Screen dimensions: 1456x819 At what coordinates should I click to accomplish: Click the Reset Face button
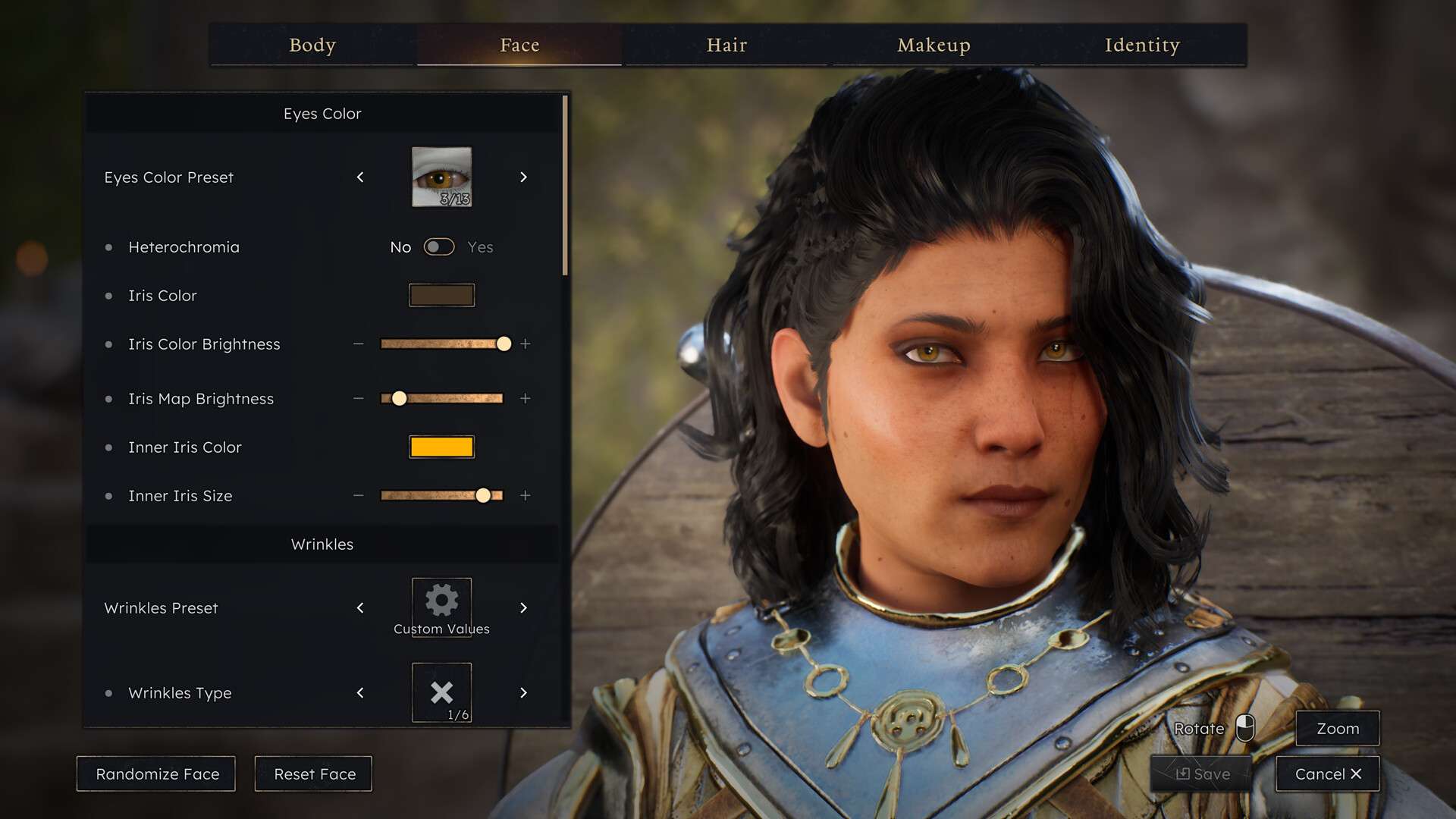(314, 774)
